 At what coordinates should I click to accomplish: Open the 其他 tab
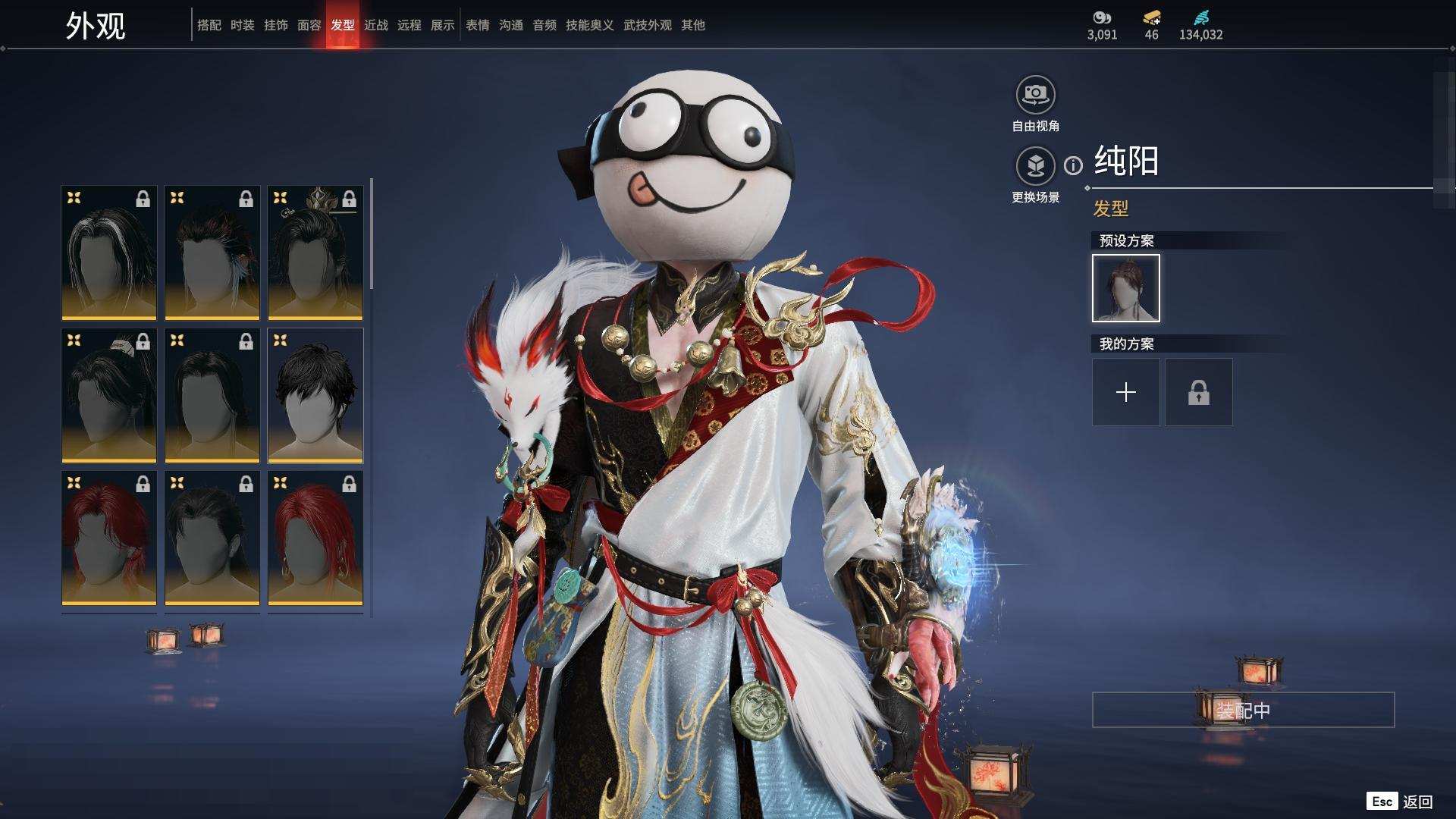tap(692, 25)
